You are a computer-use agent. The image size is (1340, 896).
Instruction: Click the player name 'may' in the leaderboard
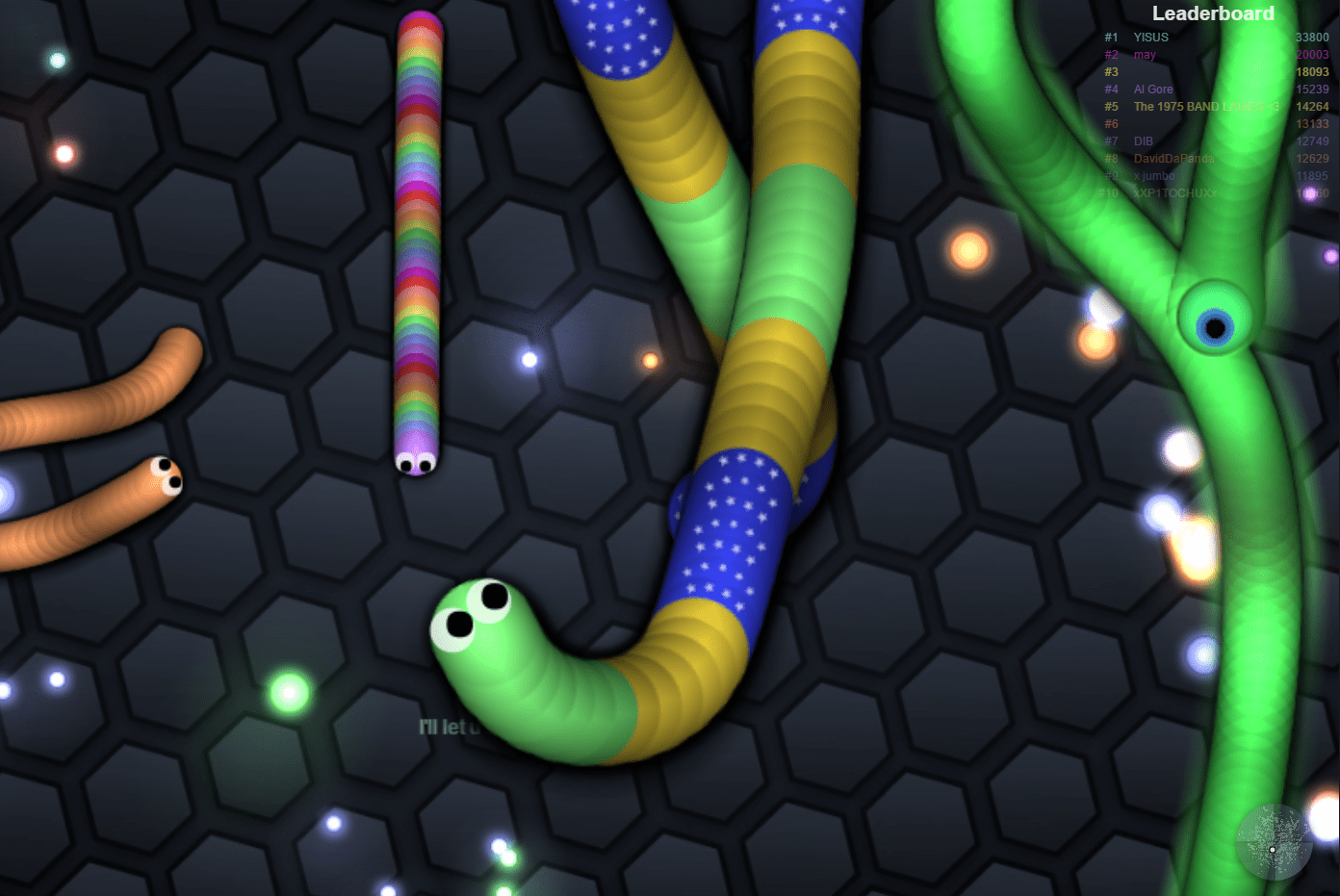1144,55
